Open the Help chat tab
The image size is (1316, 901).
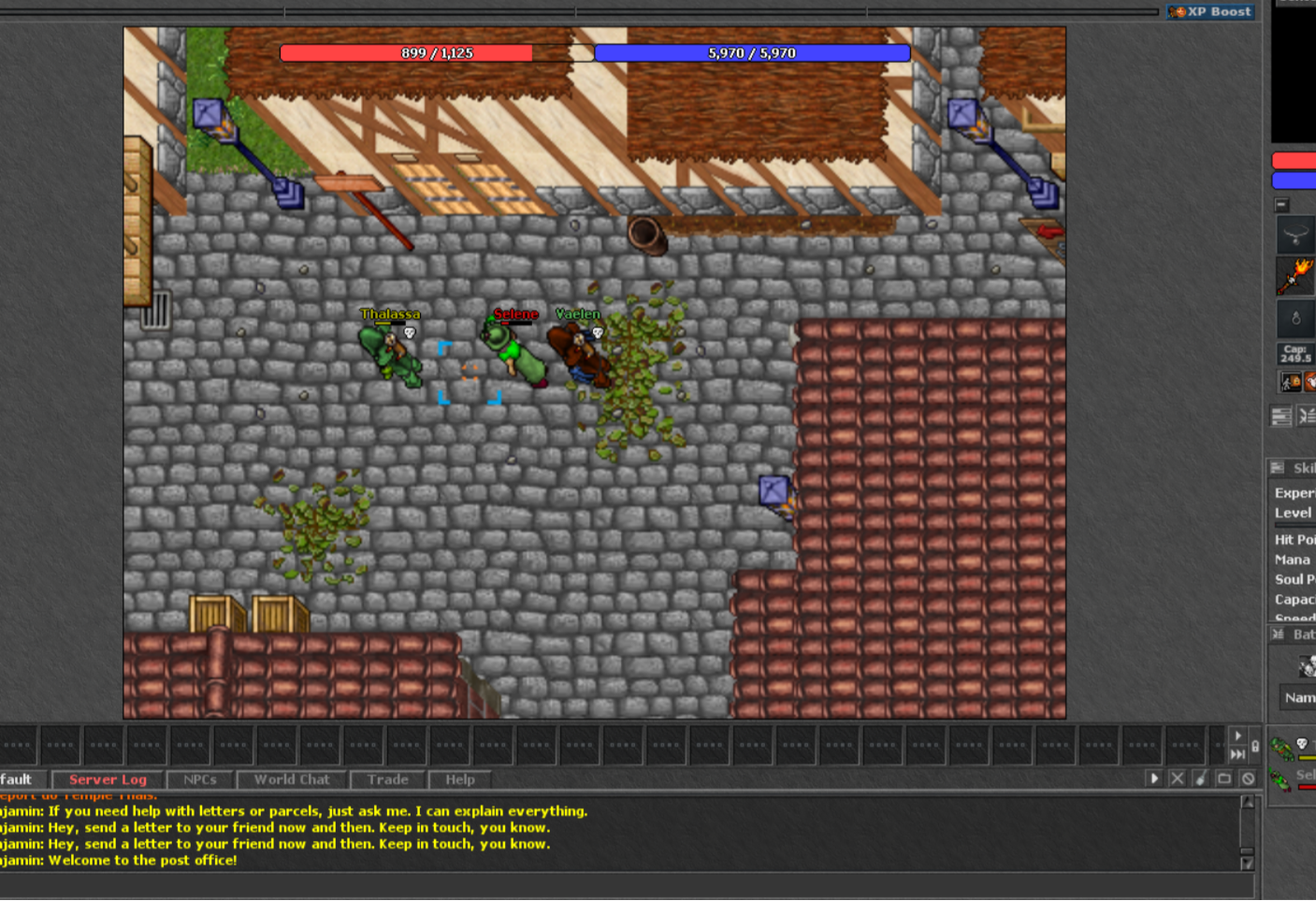pos(459,779)
